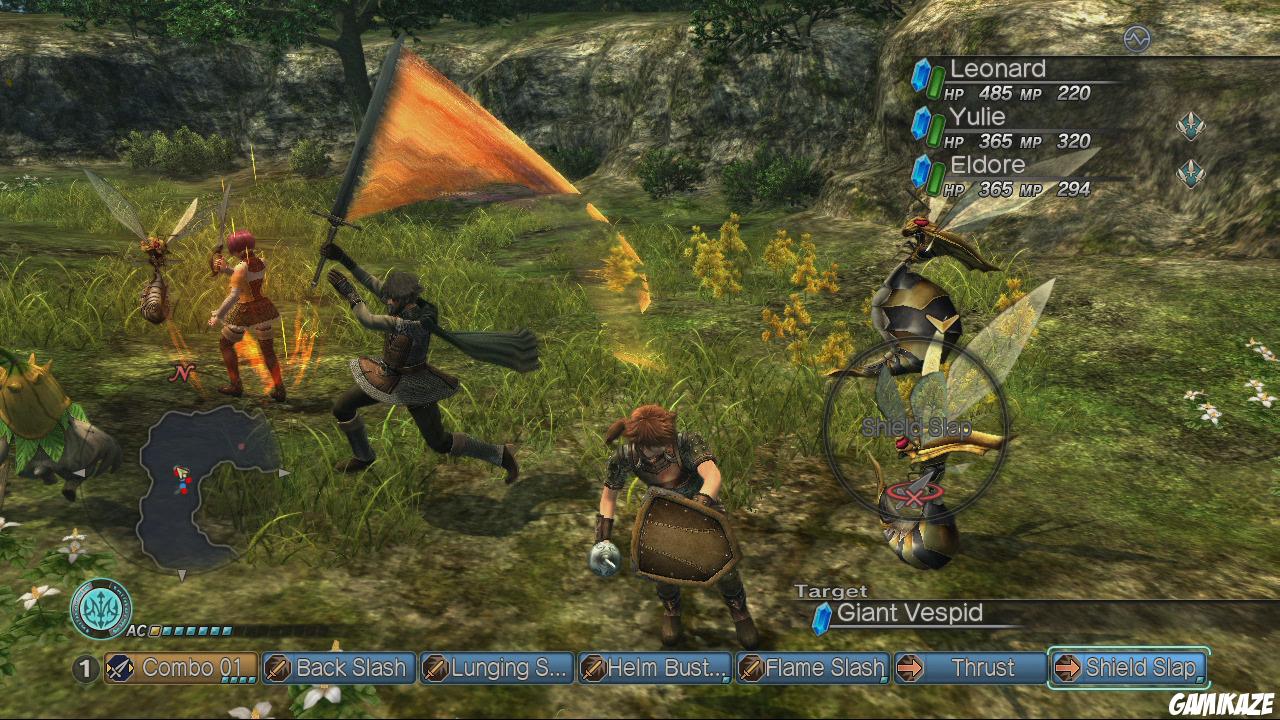
Task: Select the Combo 01 command slot
Action: coord(181,668)
